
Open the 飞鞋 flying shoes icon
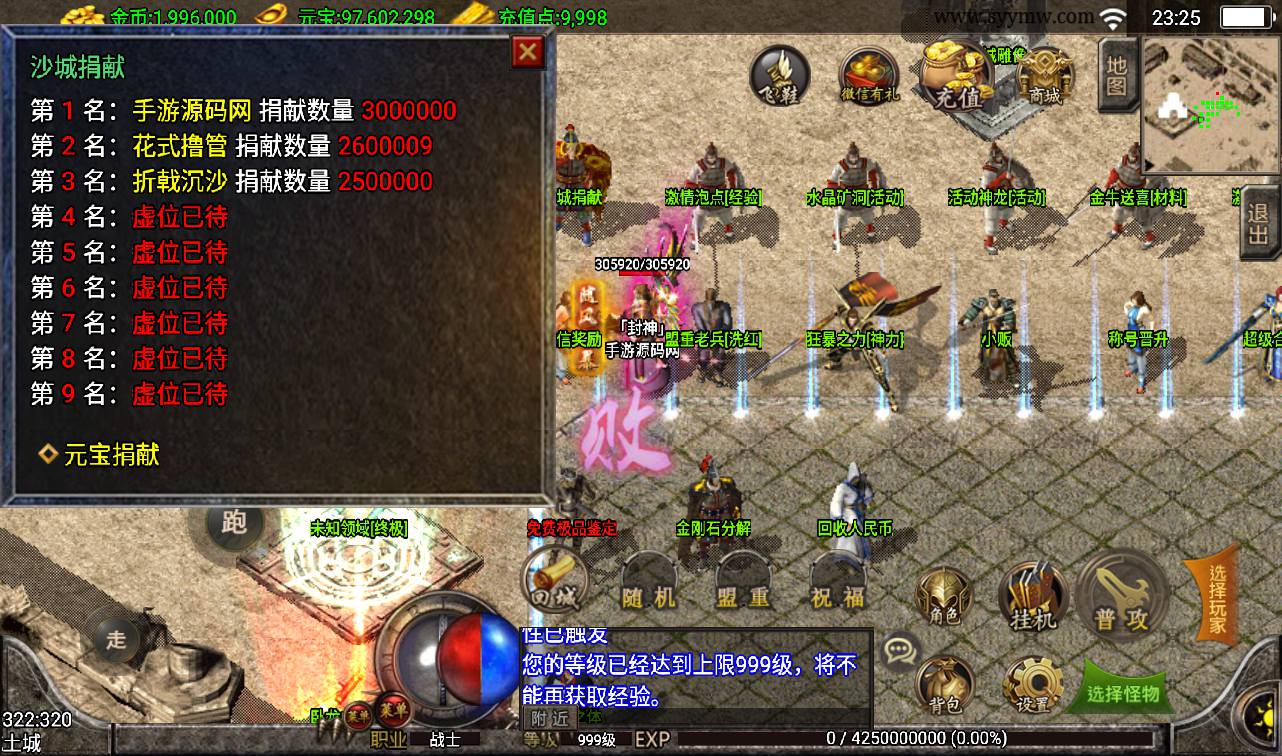pyautogui.click(x=780, y=76)
